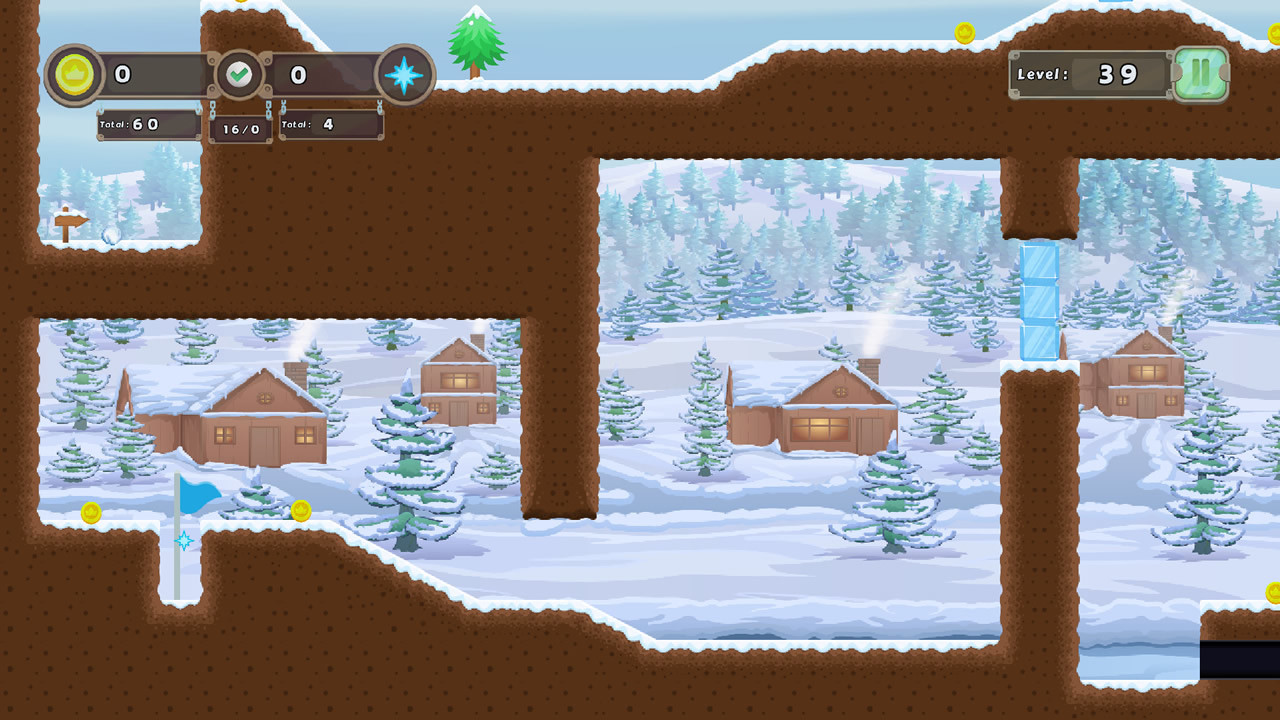Image resolution: width=1280 pixels, height=720 pixels.
Task: Select the stack of ice blocks
Action: (1038, 300)
